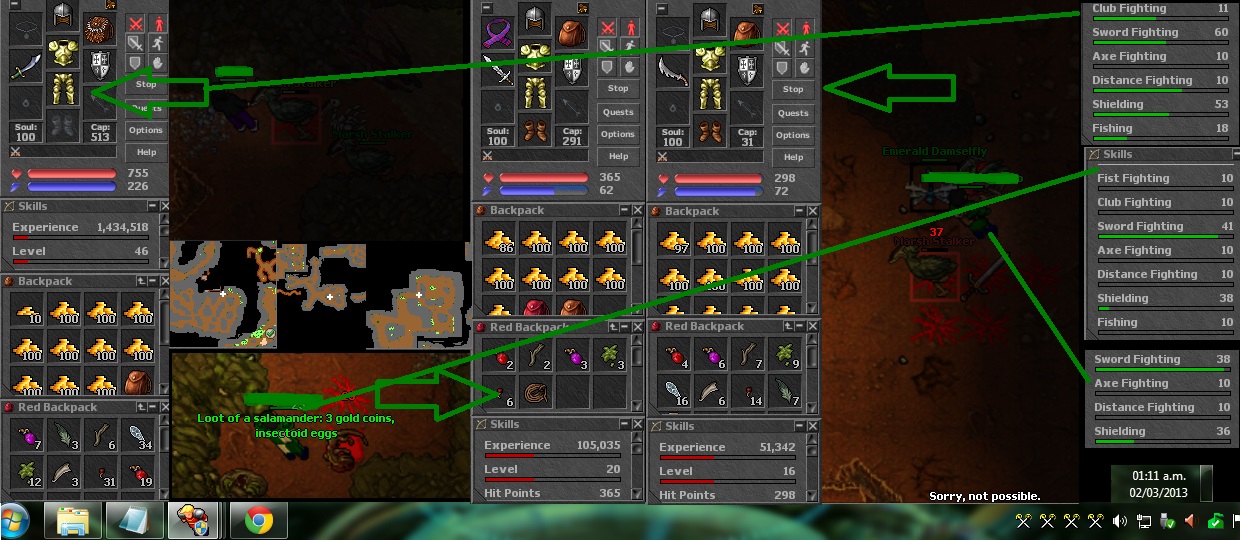The width and height of the screenshot is (1240, 540).
Task: Choose the item stack counted 14
Action: (x=748, y=392)
